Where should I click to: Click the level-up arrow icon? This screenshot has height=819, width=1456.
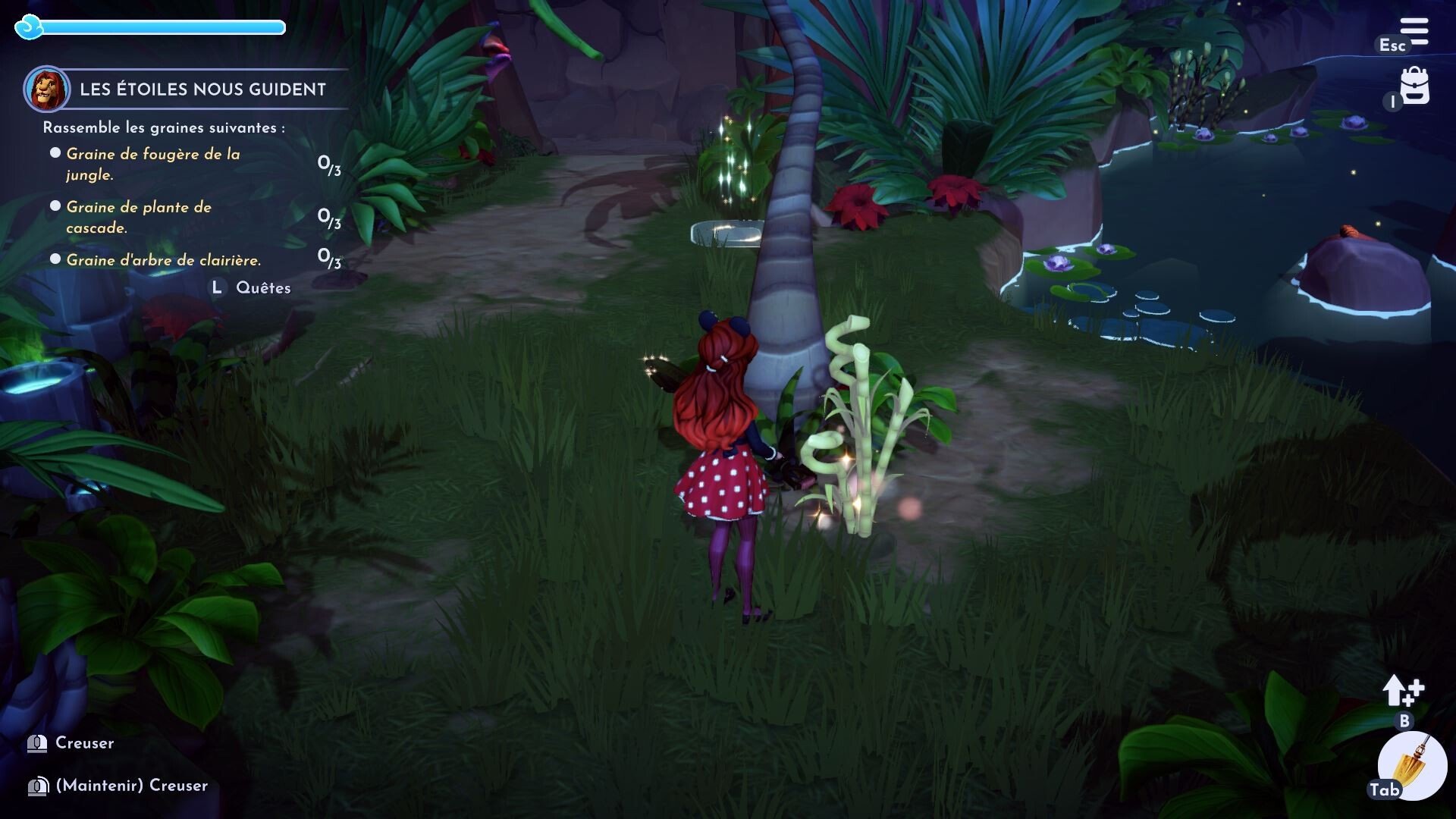(1402, 691)
